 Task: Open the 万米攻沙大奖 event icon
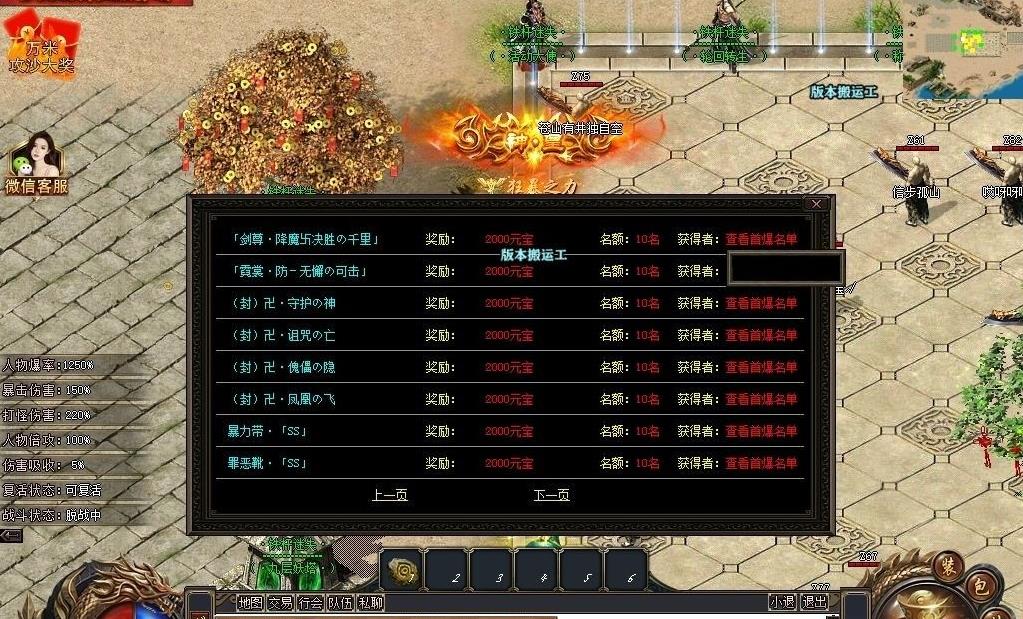pos(40,45)
